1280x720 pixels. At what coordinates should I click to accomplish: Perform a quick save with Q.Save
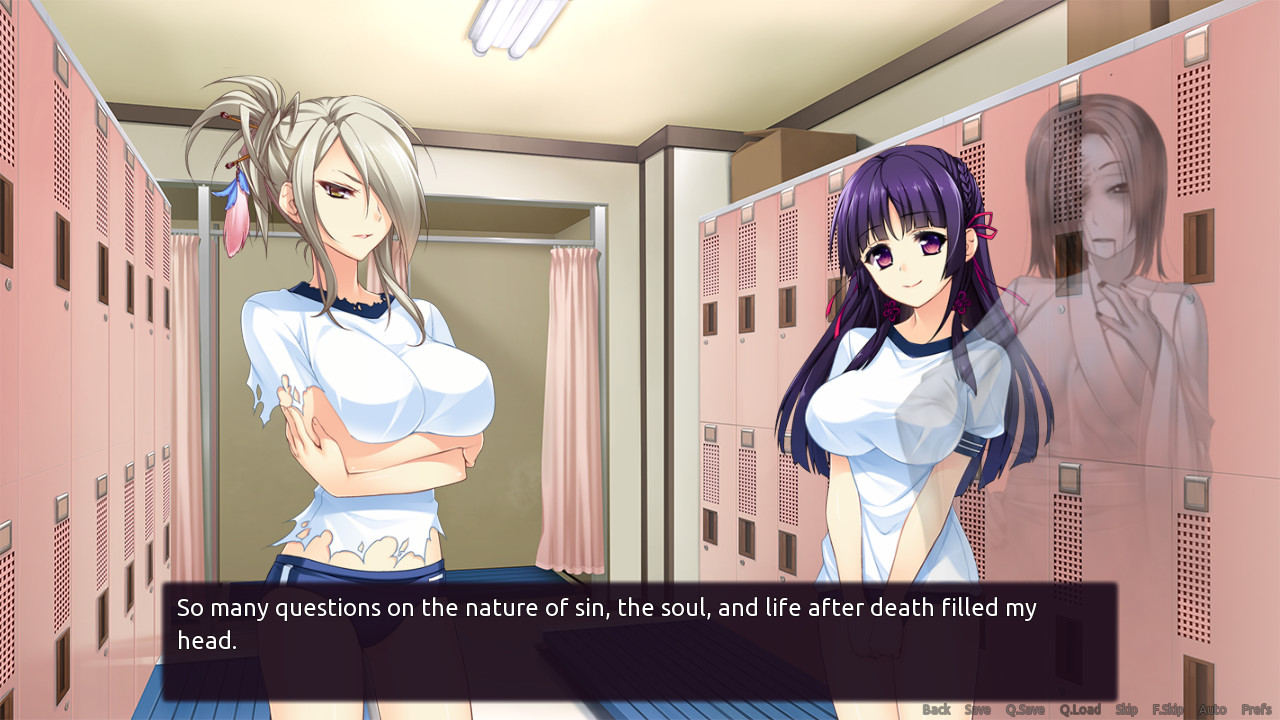click(x=1026, y=708)
